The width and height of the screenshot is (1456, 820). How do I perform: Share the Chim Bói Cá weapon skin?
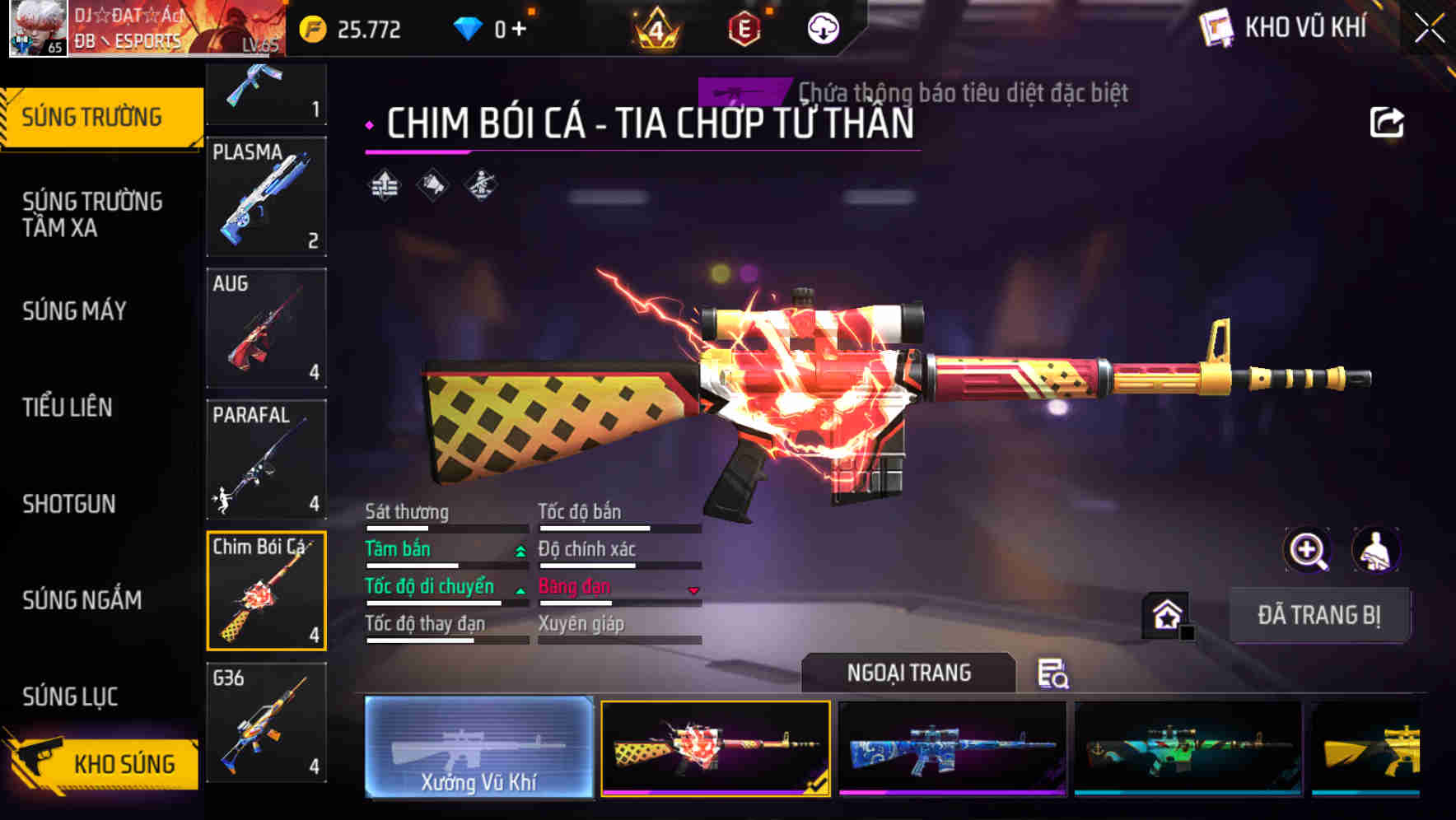(1388, 120)
